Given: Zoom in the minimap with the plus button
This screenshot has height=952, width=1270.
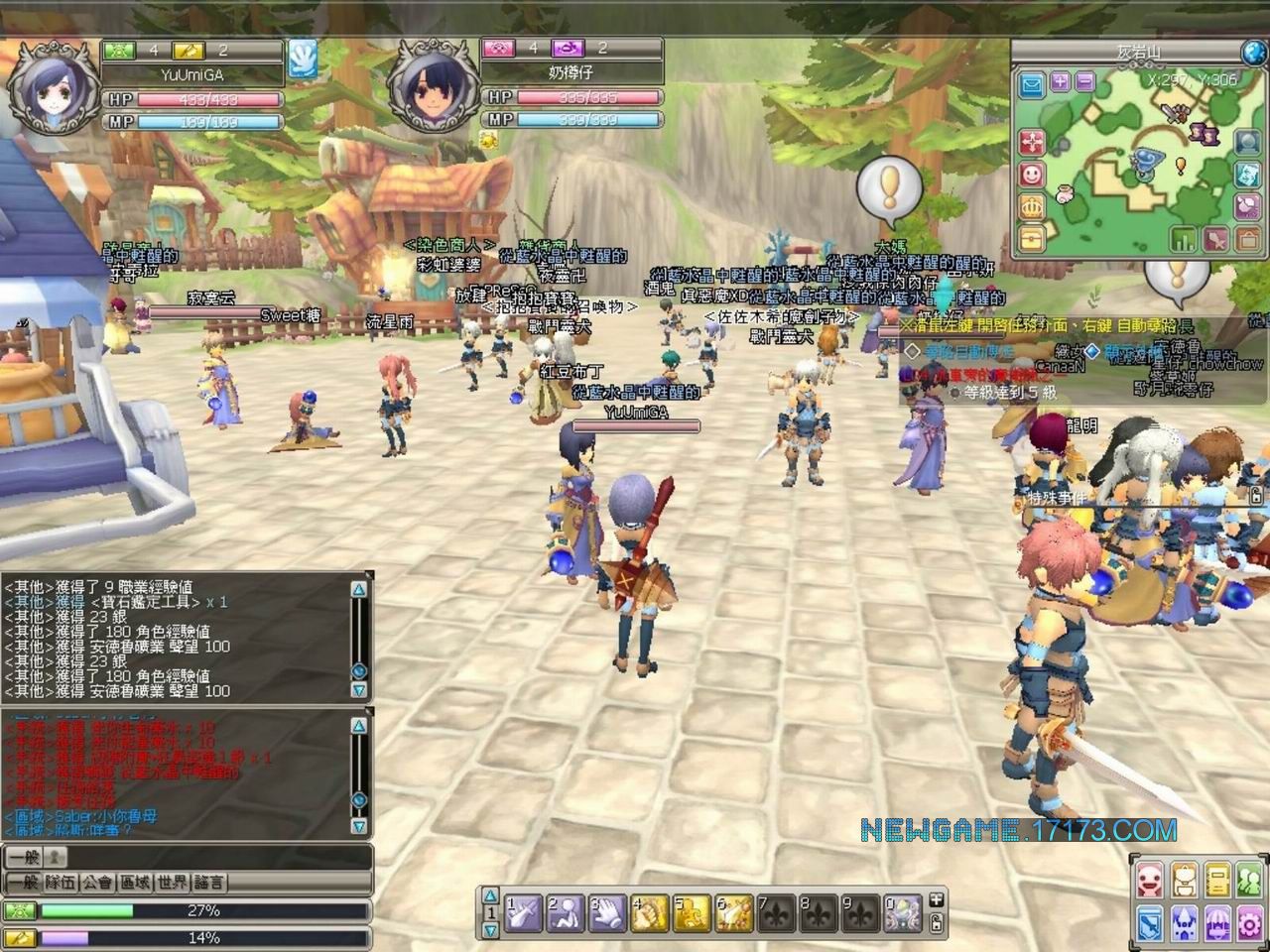Looking at the screenshot, I should 1061,81.
